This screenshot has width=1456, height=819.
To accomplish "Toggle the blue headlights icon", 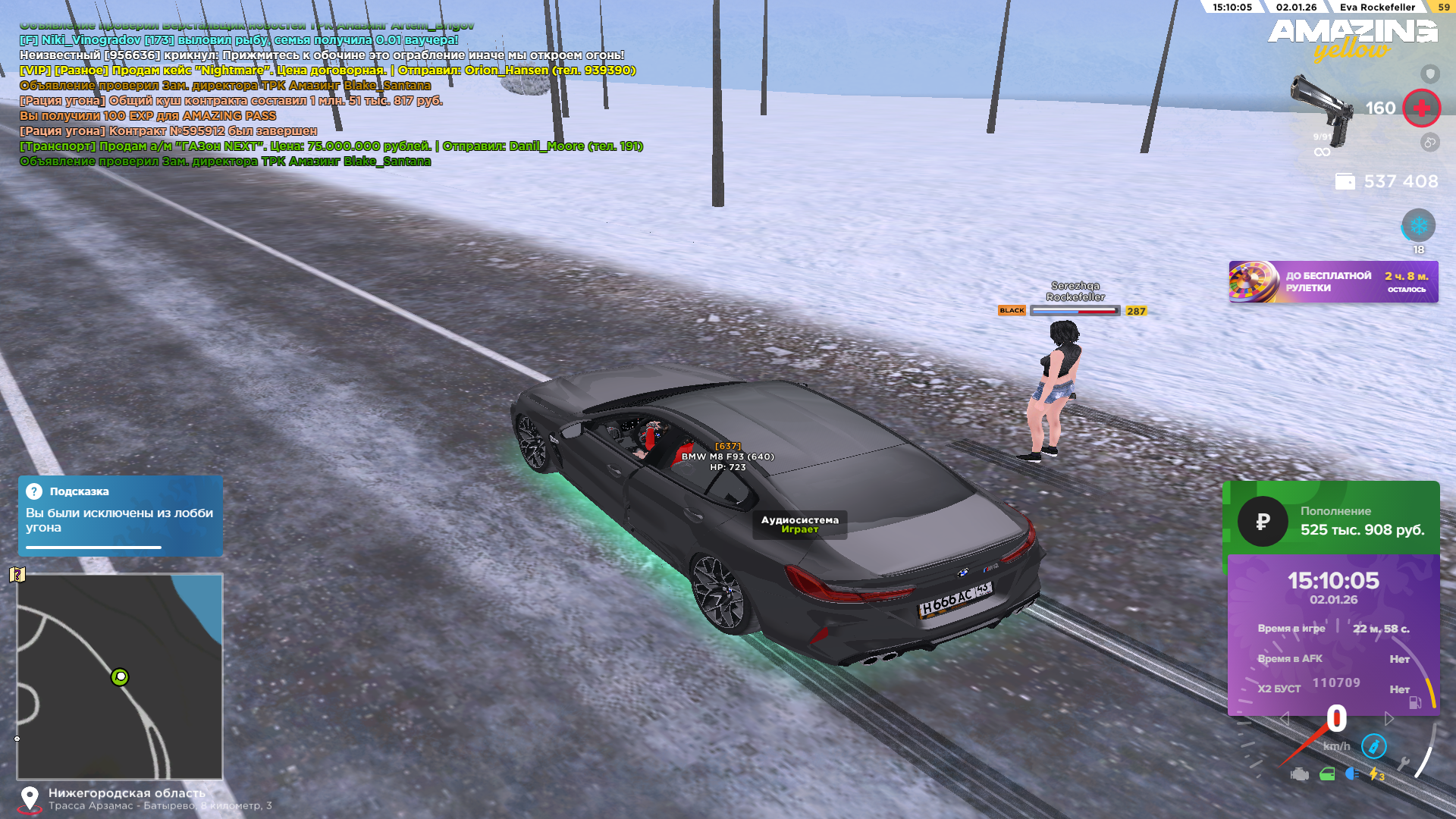I will [x=1351, y=773].
